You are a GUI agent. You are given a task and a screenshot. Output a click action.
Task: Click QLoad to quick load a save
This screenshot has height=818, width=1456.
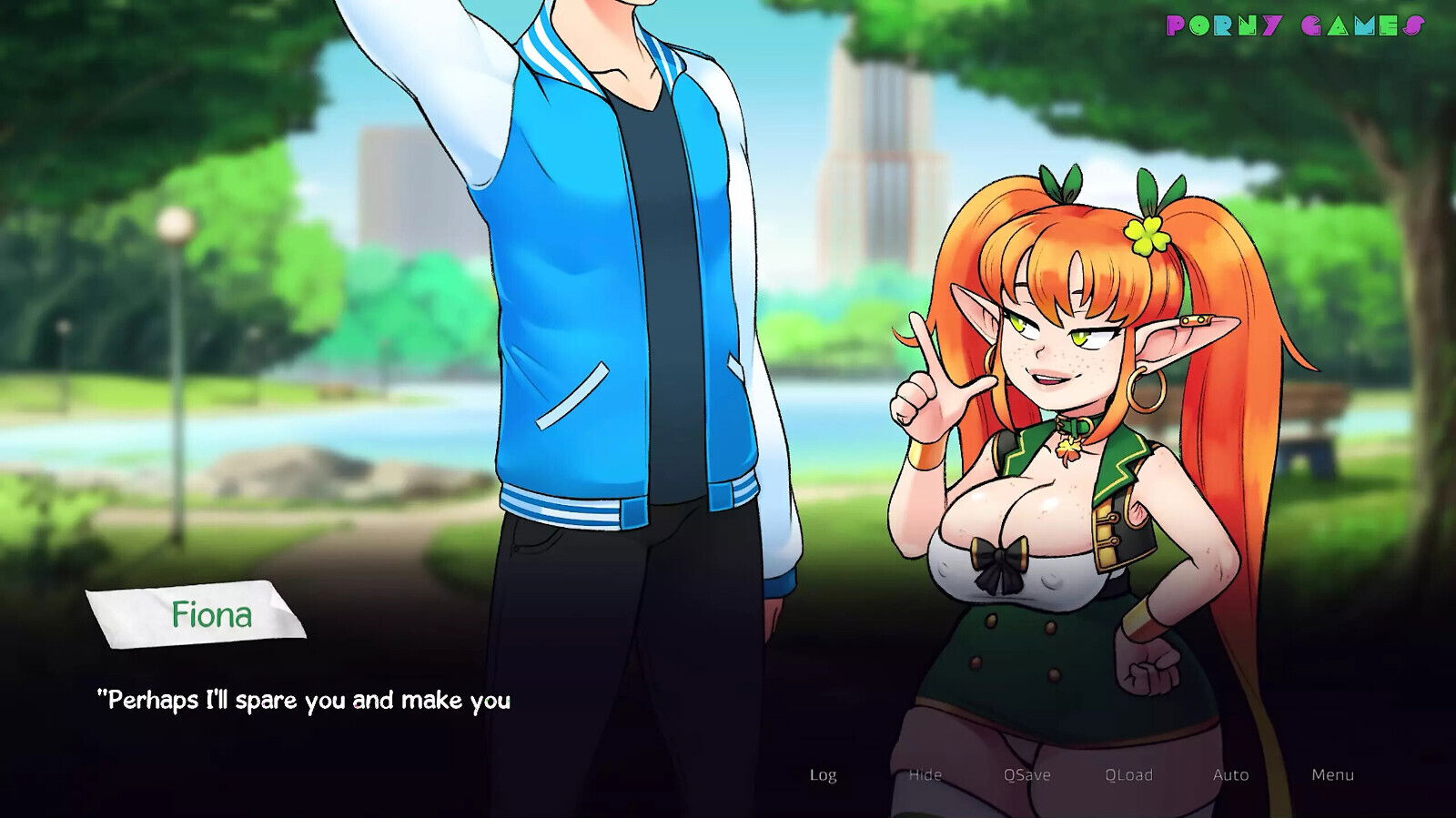click(x=1128, y=775)
